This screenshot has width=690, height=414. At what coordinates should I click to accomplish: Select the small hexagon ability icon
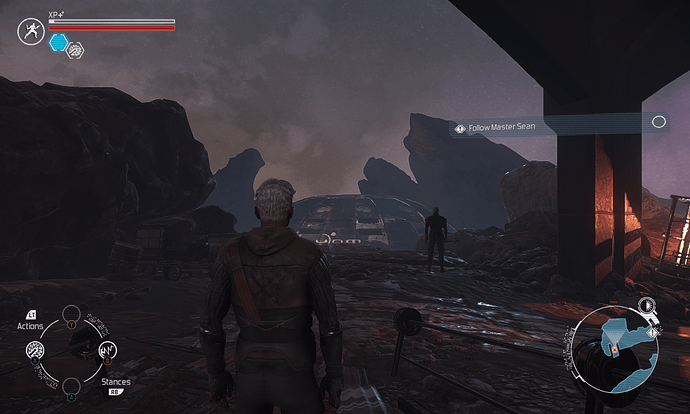(x=74, y=49)
